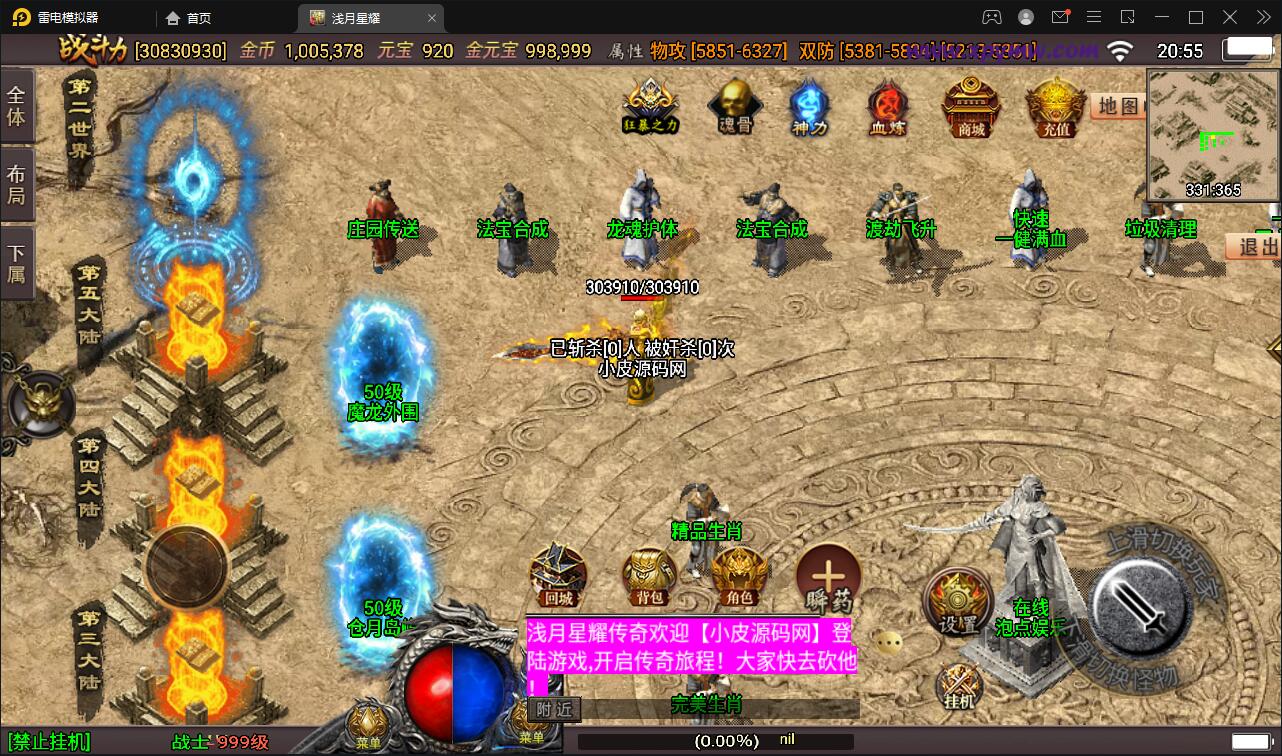Click the 地图 map button
Screen dimensions: 1282x756
[1118, 106]
